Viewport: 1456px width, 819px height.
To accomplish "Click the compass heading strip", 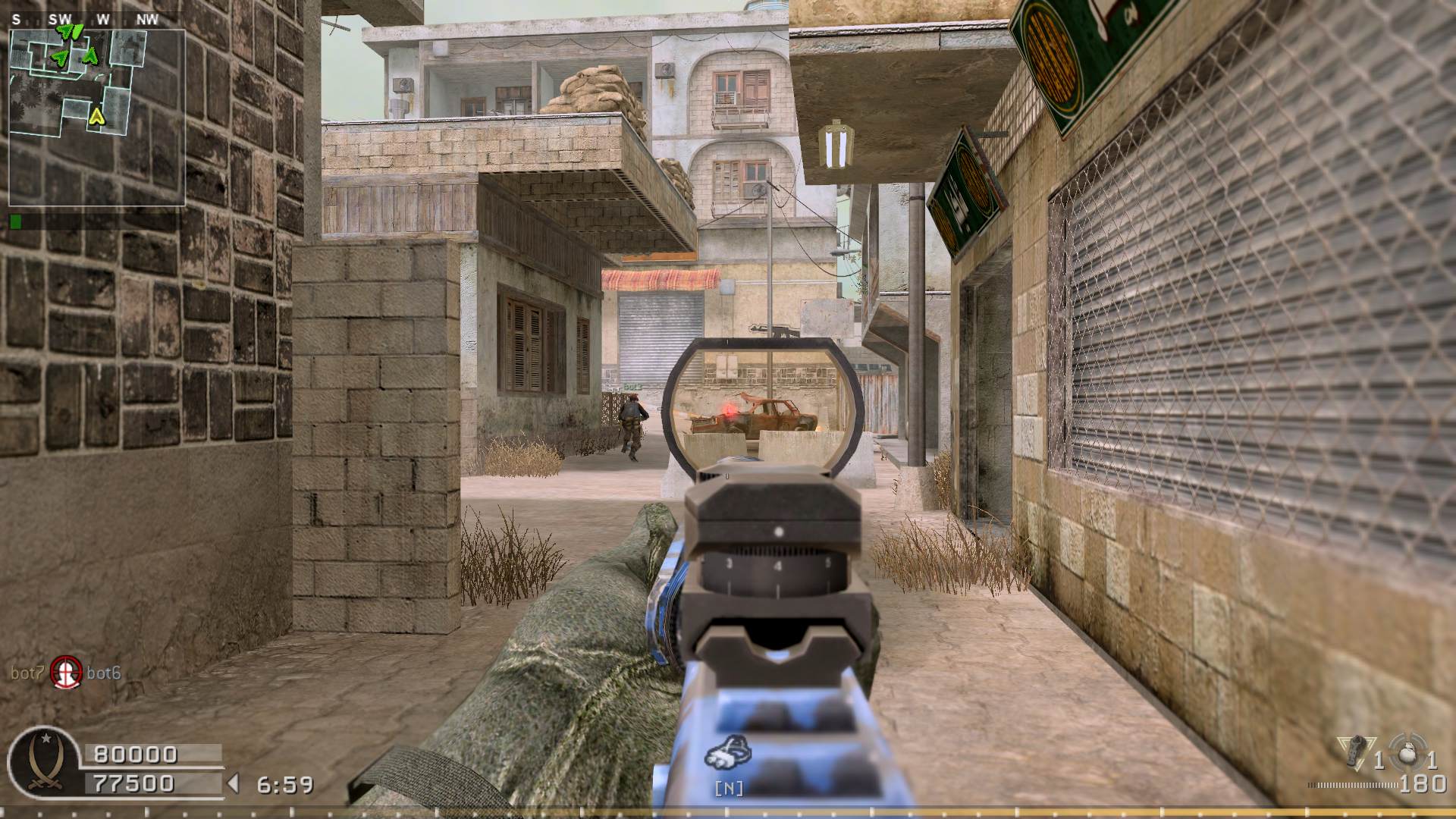I will click(82, 20).
